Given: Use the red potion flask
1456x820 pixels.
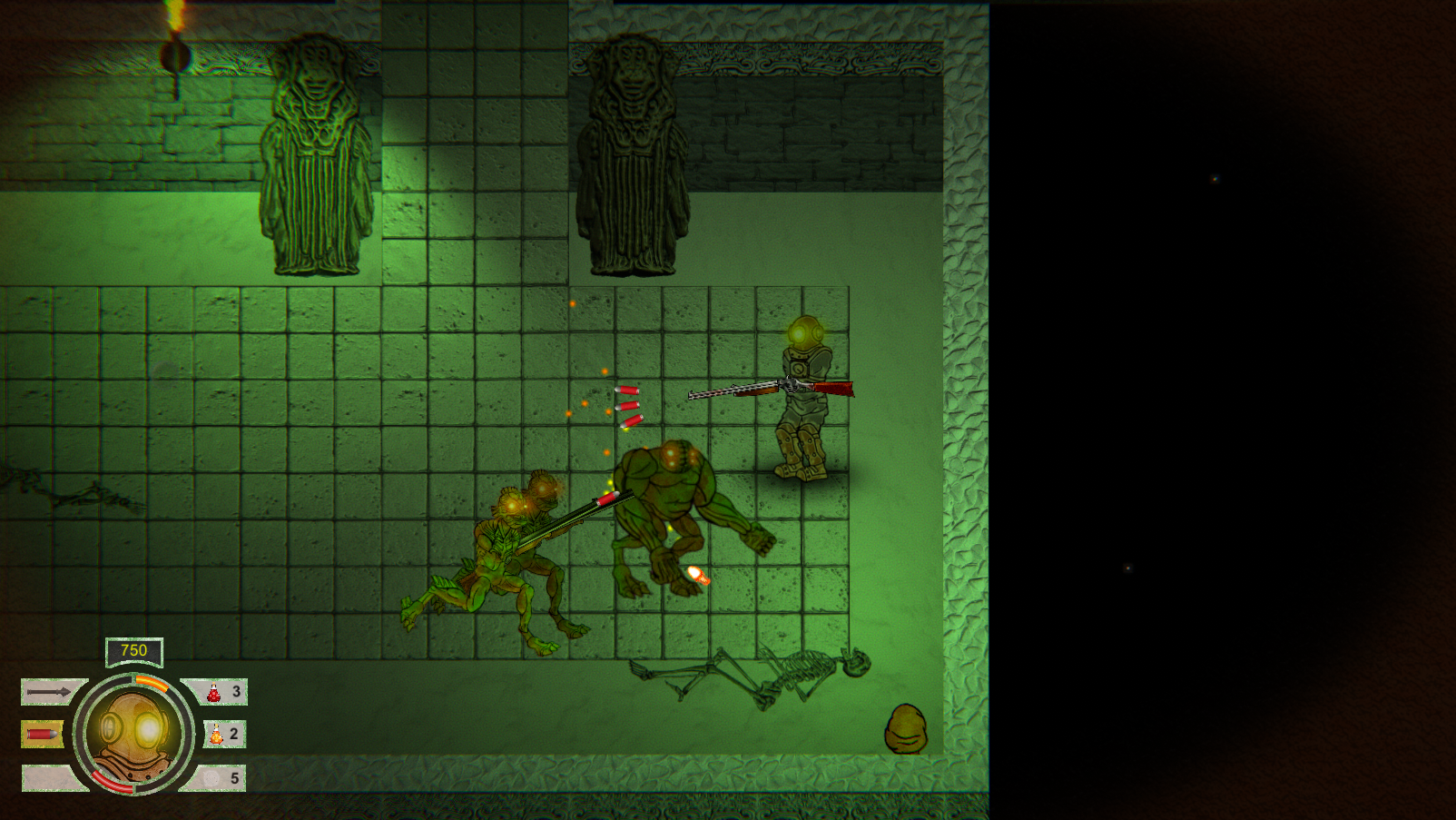Looking at the screenshot, I should pyautogui.click(x=215, y=692).
